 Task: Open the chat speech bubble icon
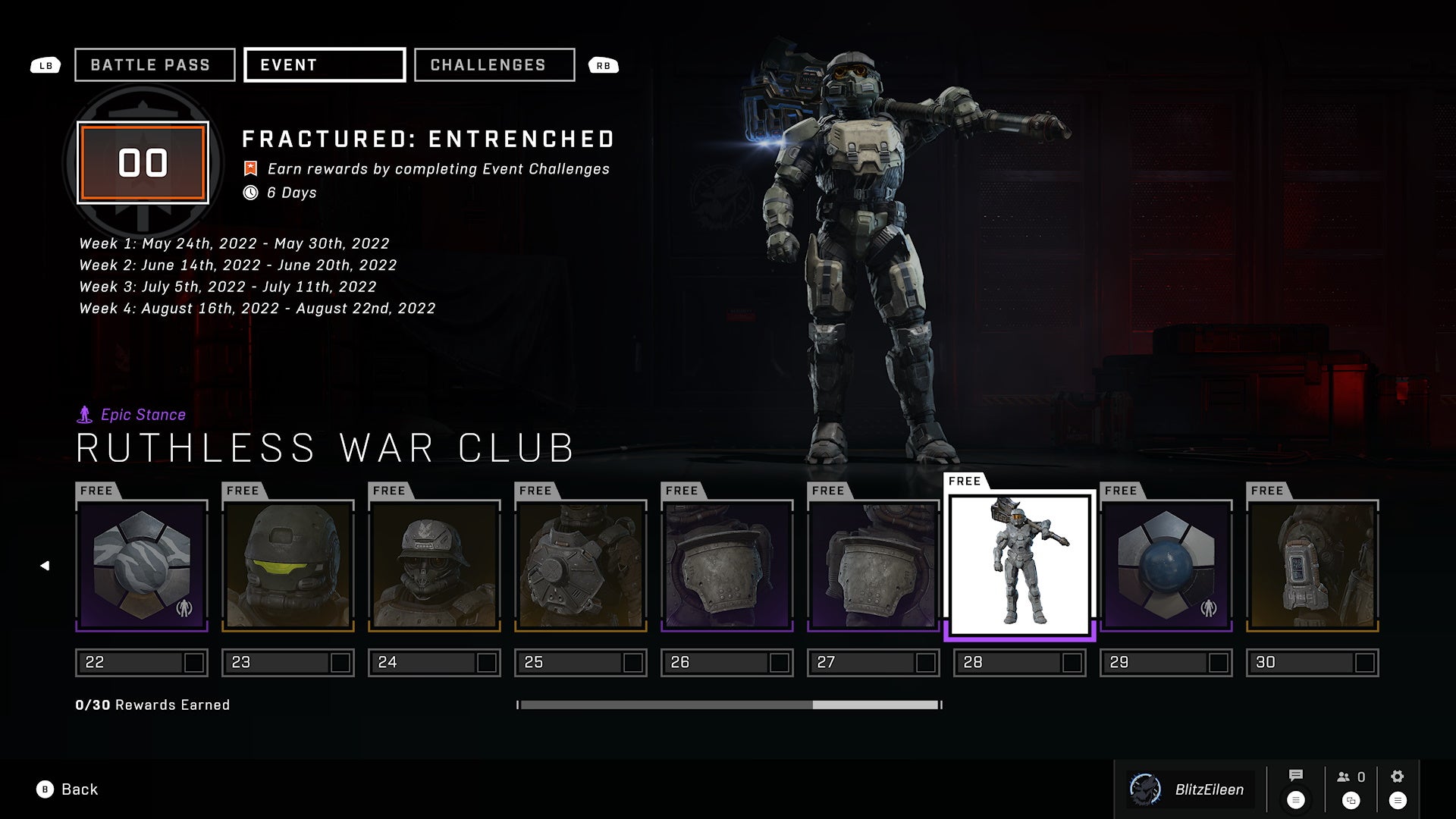tap(1296, 776)
